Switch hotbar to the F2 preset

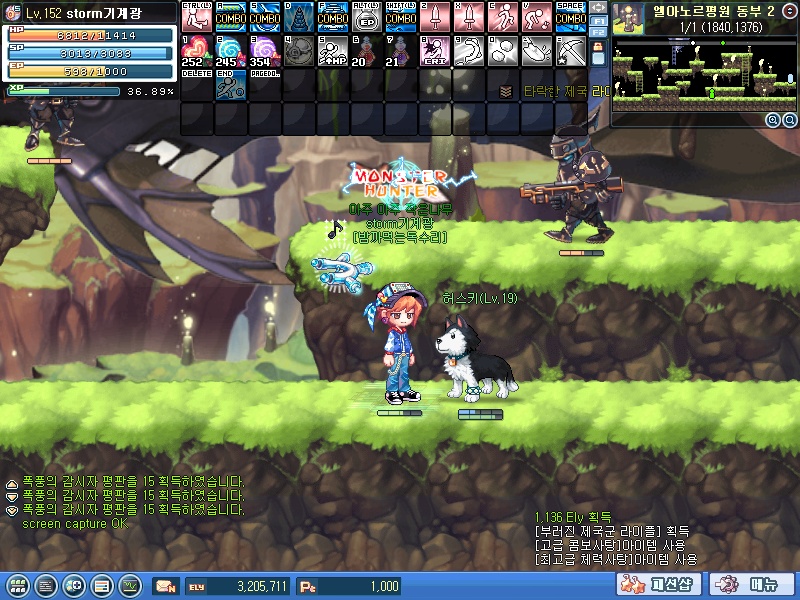point(598,32)
